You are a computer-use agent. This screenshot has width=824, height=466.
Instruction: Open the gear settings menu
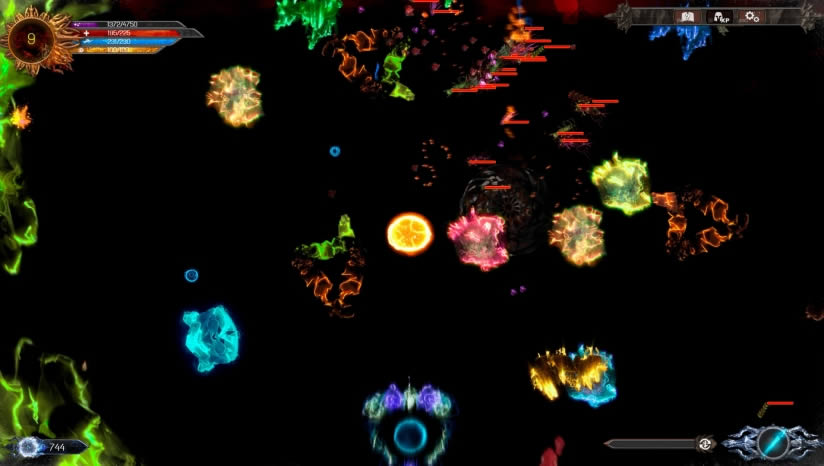[751, 16]
